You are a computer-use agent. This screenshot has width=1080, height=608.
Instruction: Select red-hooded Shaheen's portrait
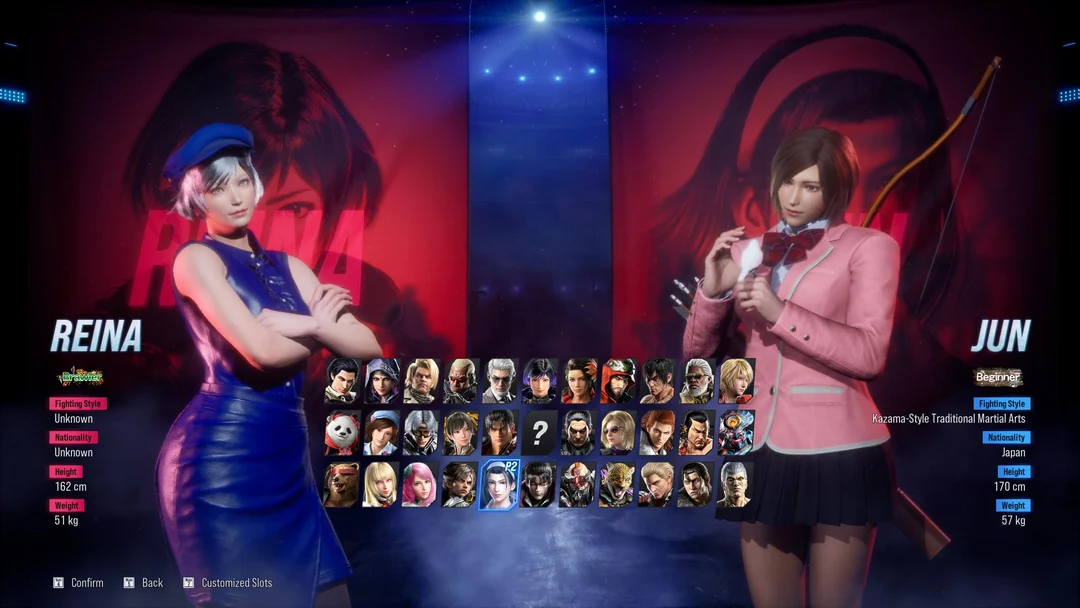coord(617,380)
